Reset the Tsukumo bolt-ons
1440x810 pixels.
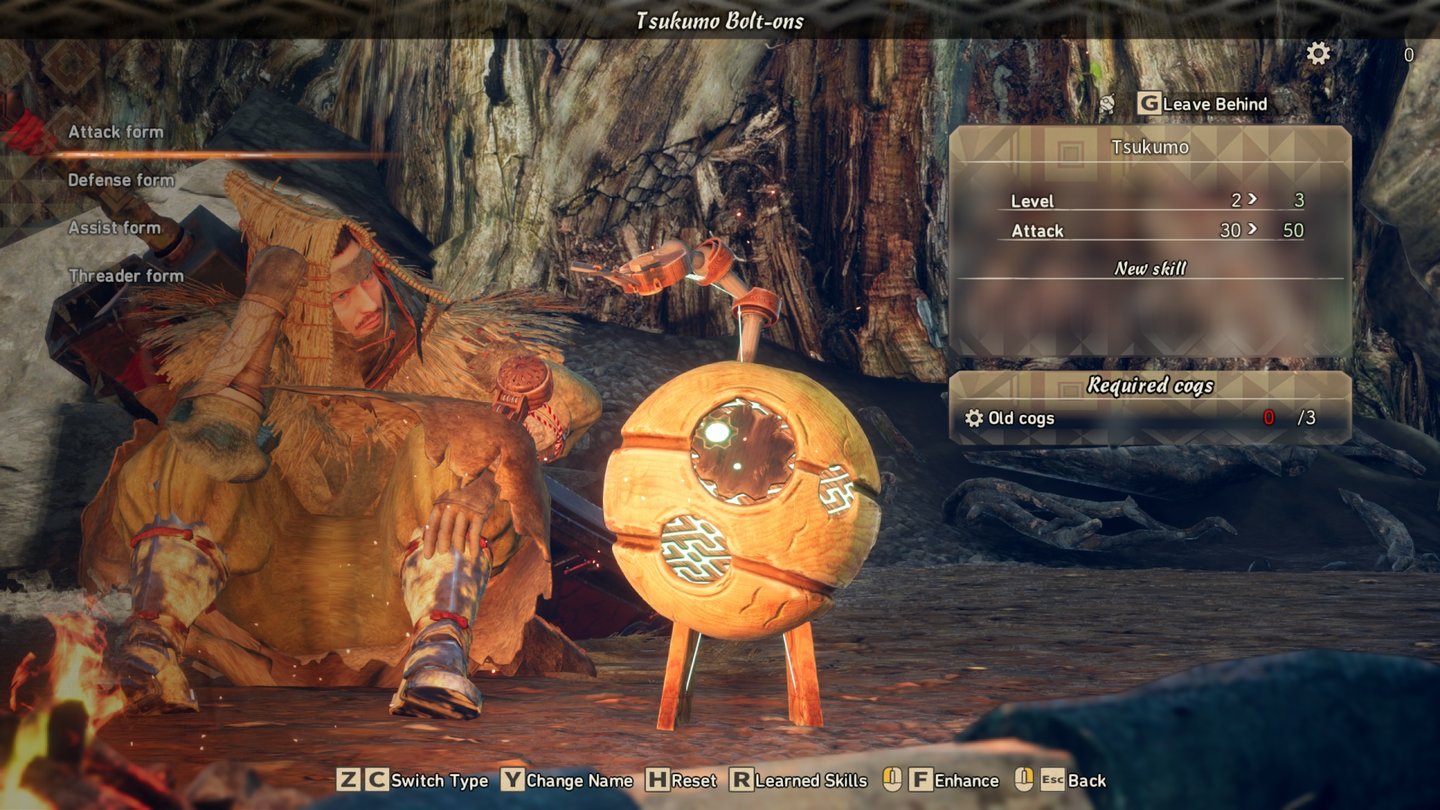coord(682,781)
